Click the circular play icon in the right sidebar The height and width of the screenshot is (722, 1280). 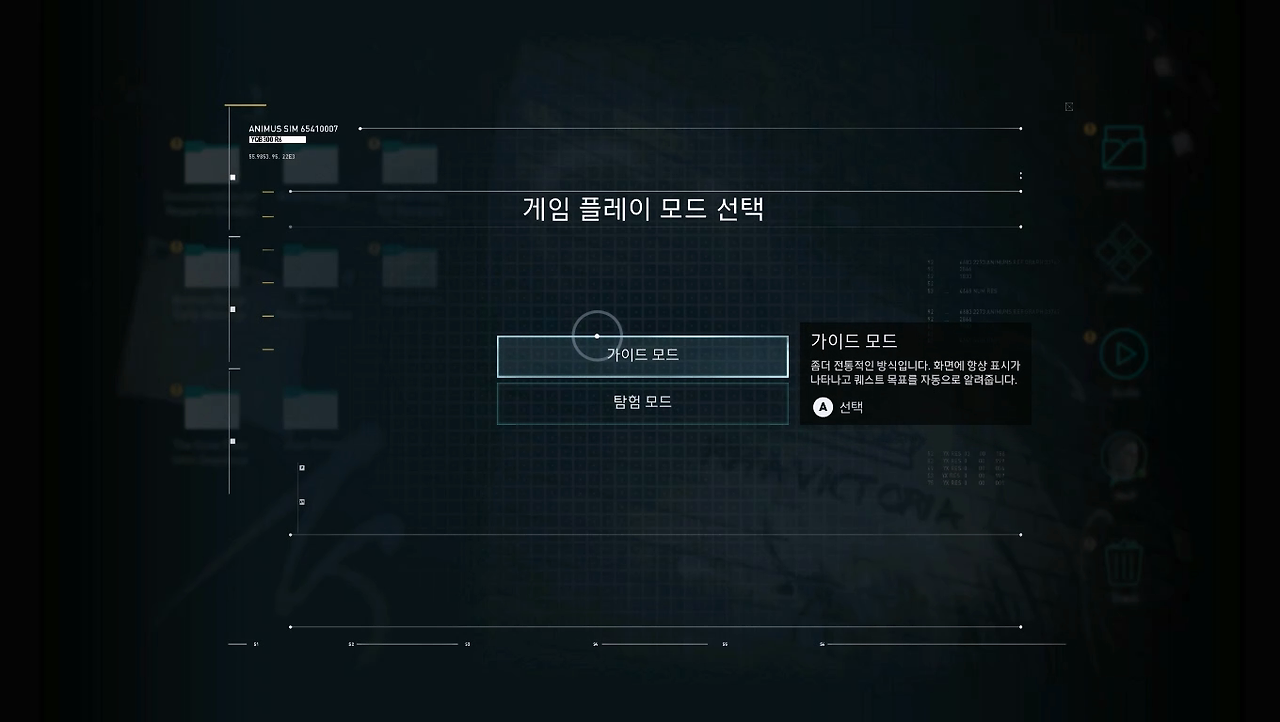[x=1124, y=355]
